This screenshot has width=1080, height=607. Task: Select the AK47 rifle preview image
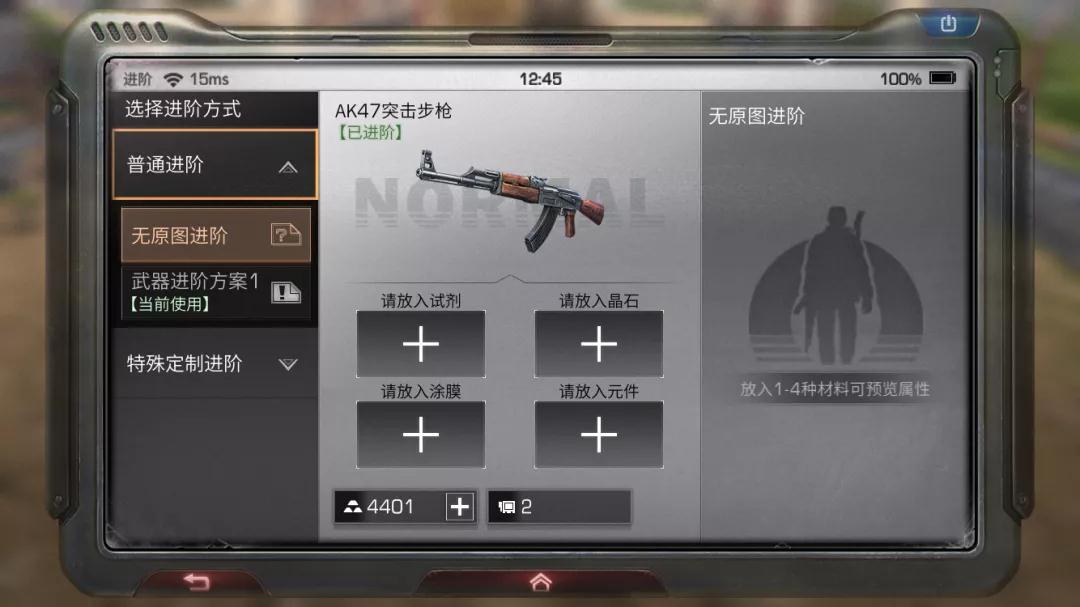(x=511, y=200)
